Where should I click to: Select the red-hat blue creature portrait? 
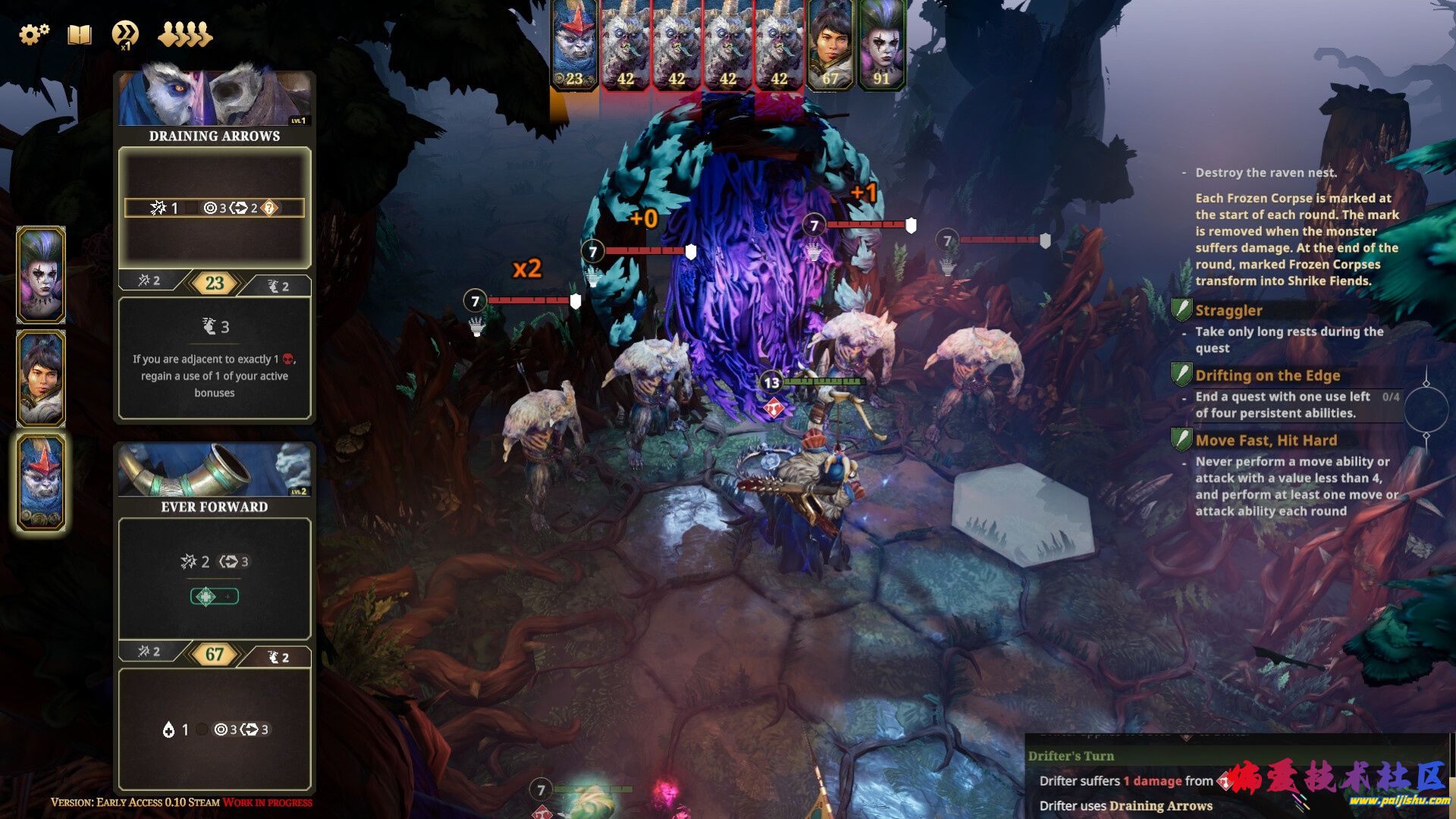(41, 482)
